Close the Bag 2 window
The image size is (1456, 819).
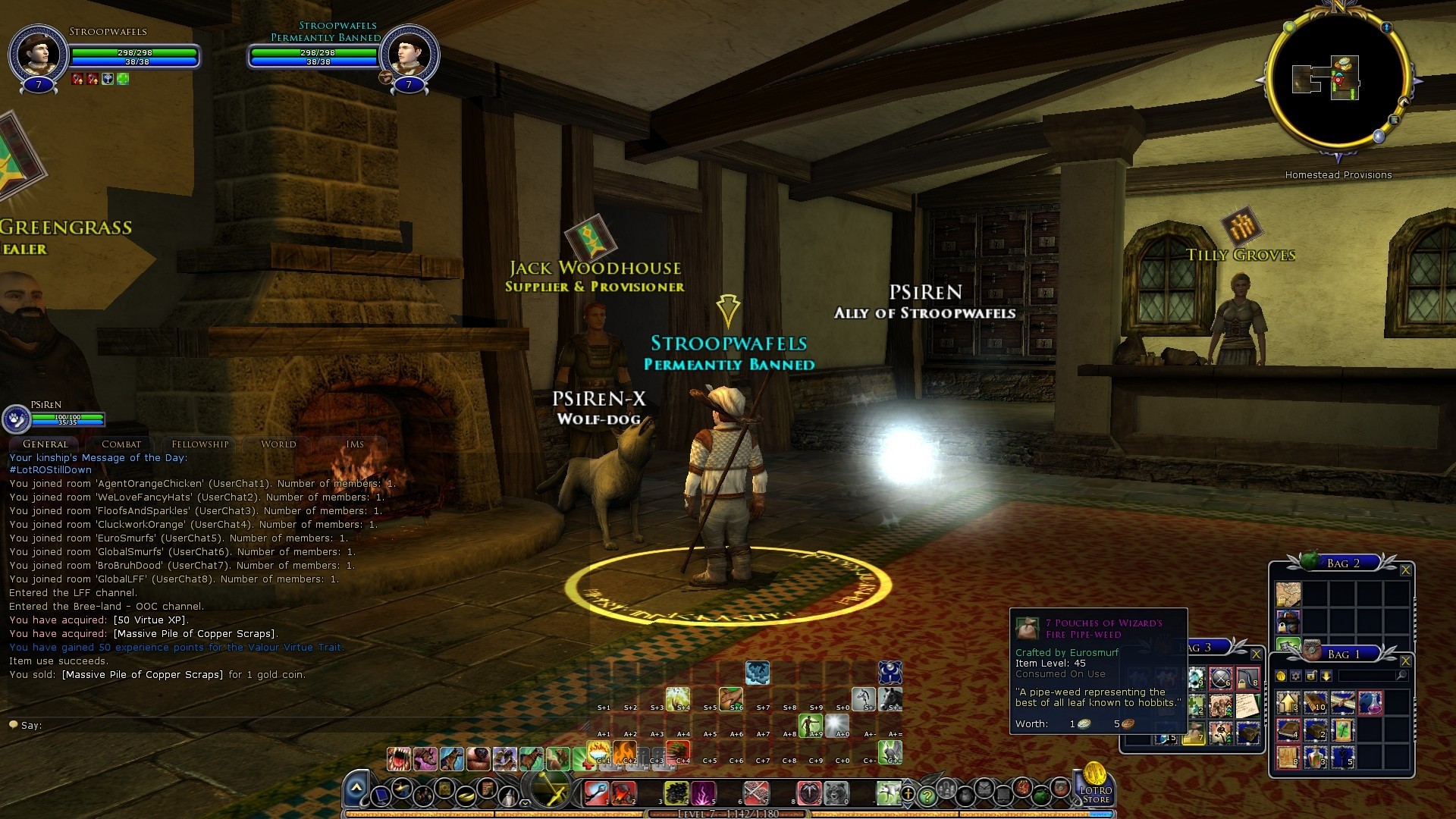click(x=1405, y=570)
